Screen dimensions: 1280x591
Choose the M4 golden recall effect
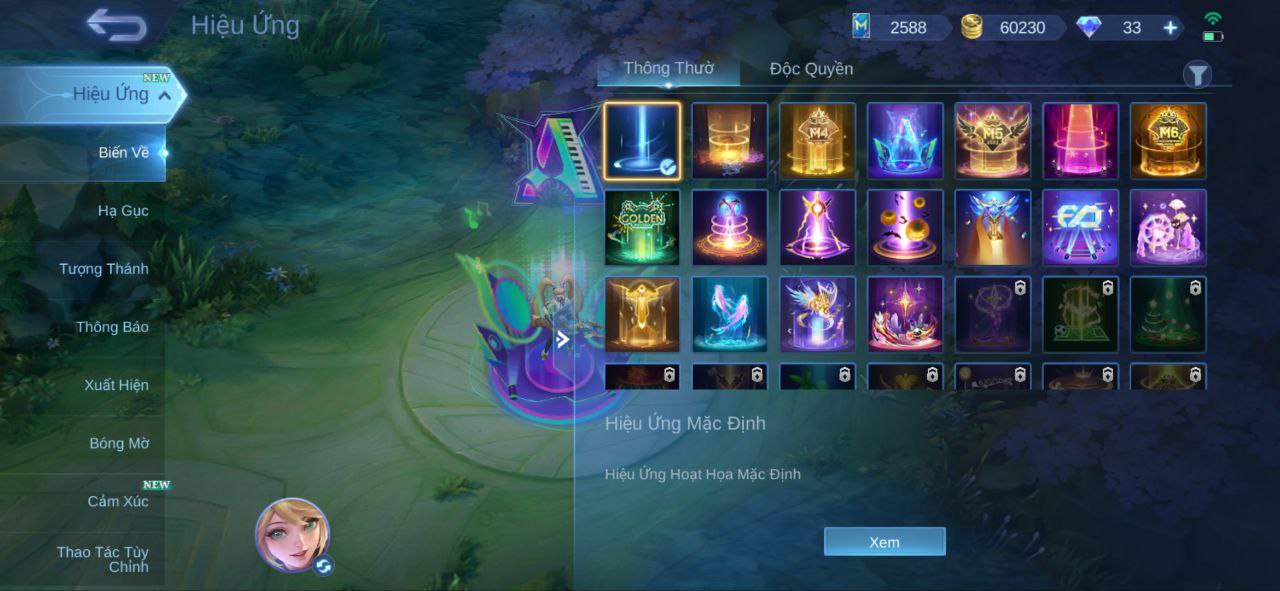pos(817,141)
